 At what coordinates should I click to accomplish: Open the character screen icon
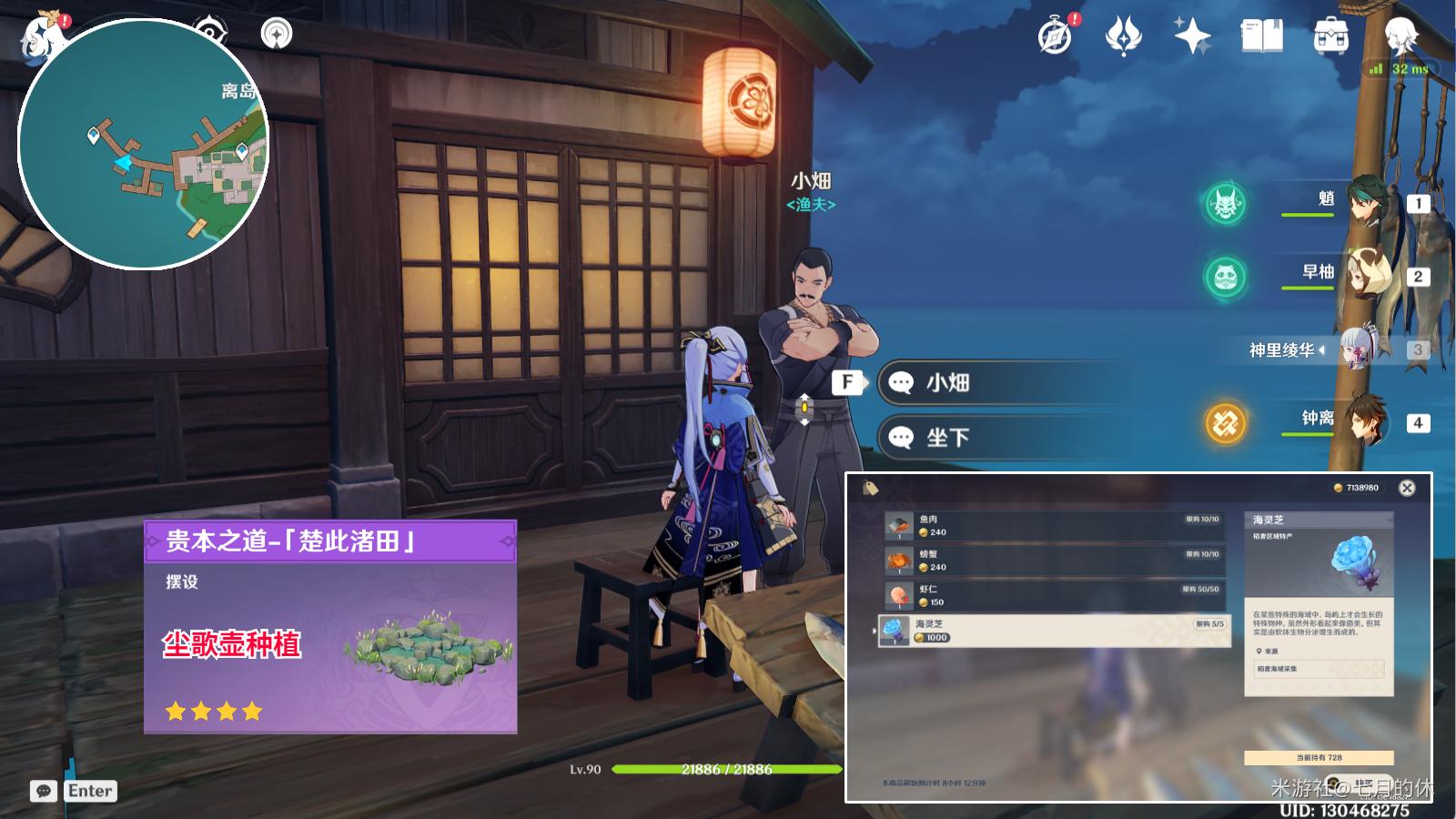[x=1400, y=36]
